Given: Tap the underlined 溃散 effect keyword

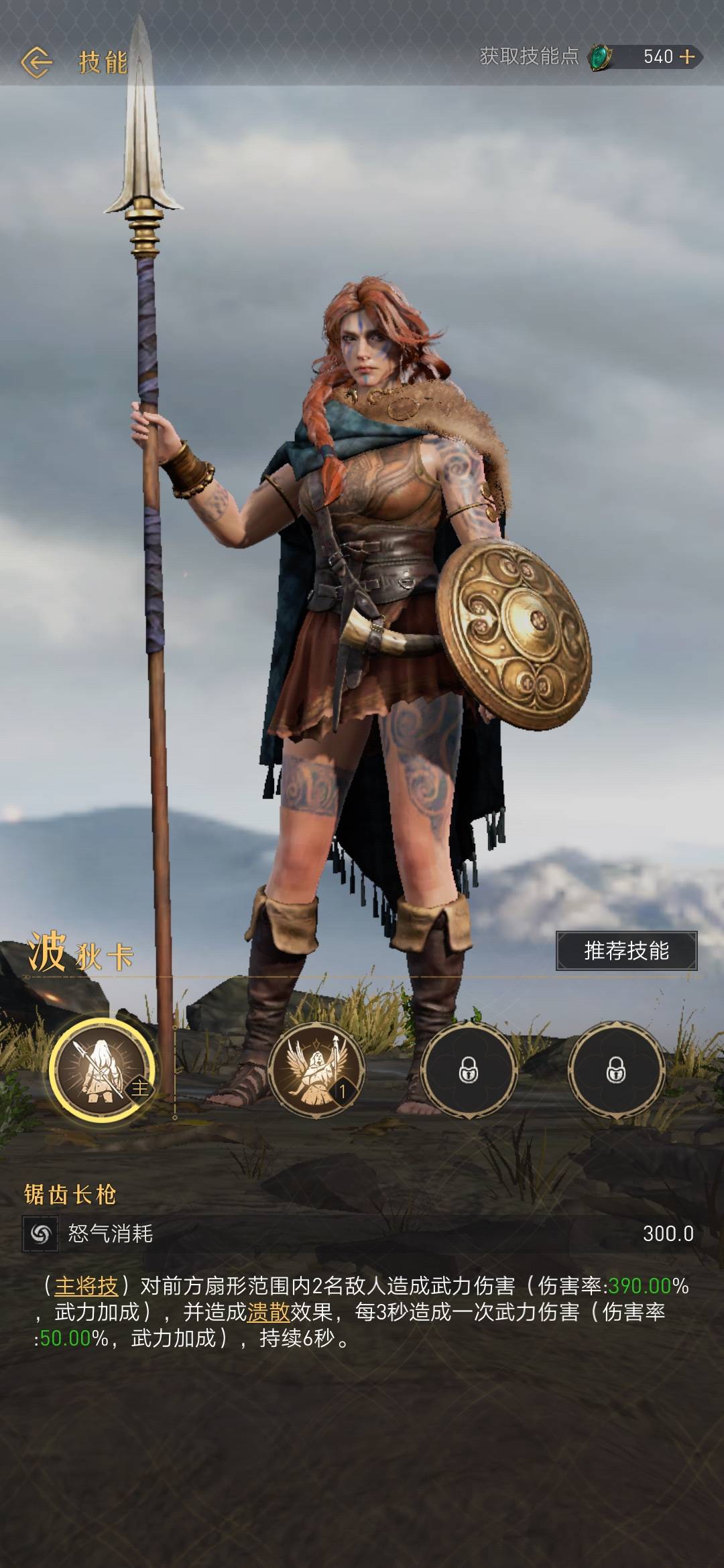Looking at the screenshot, I should [268, 1311].
